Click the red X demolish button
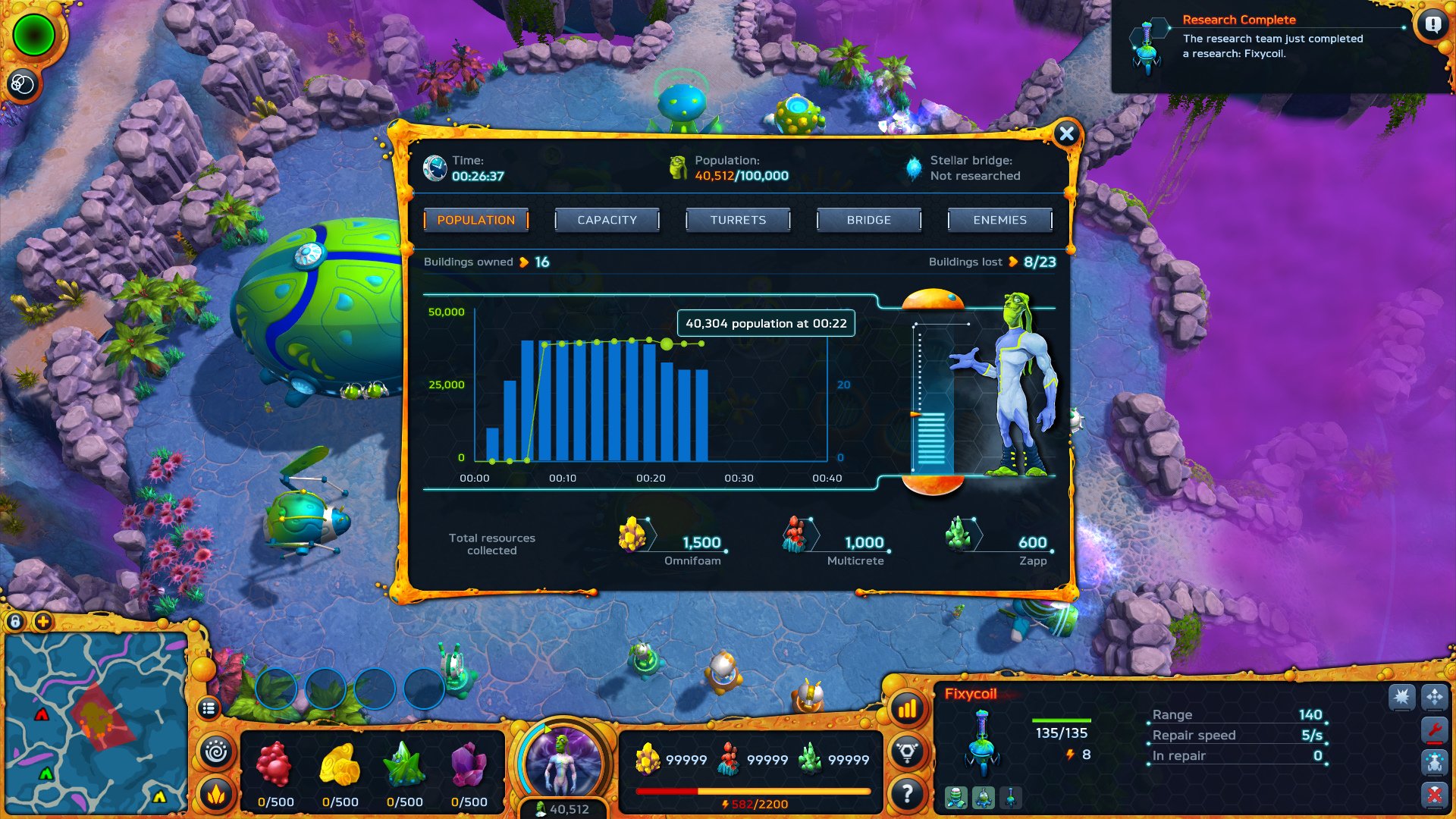Screen dimensions: 1456x819 [1434, 795]
